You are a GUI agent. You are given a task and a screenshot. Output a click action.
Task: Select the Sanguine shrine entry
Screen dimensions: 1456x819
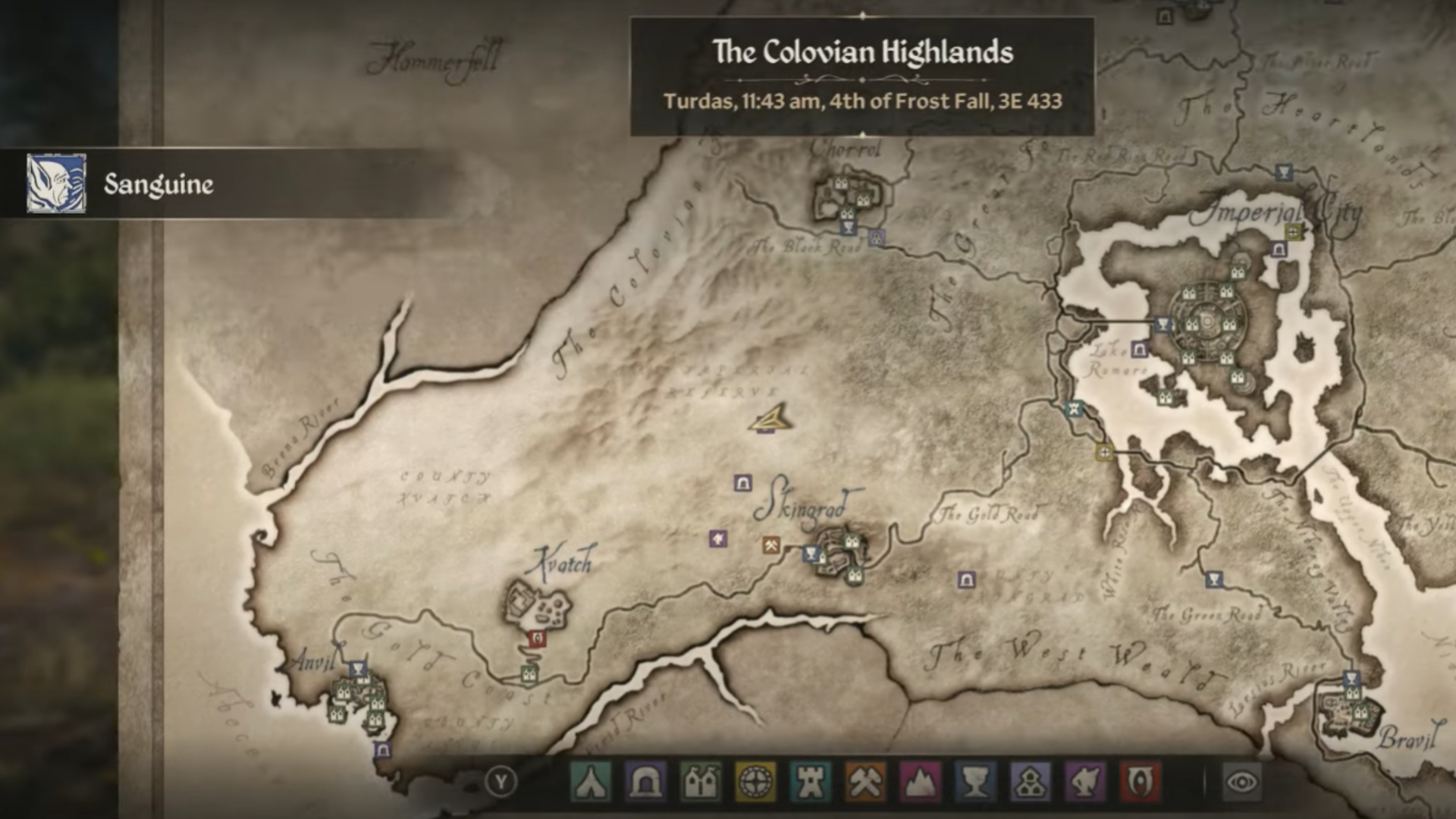158,184
